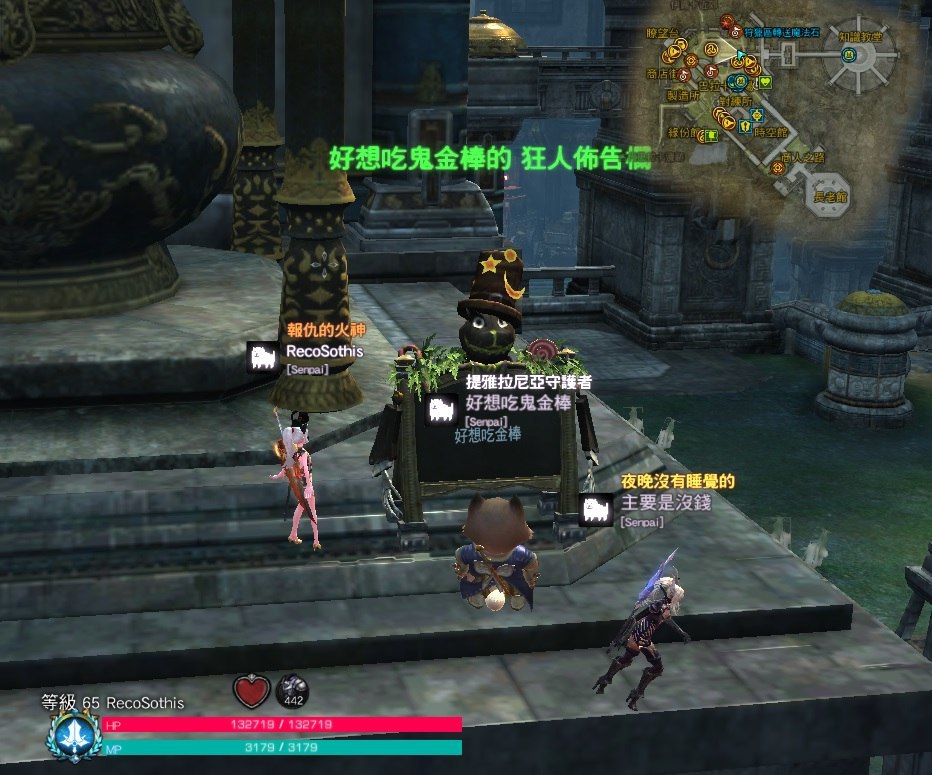The height and width of the screenshot is (775, 932).
Task: Select the armor icon showing 442
Action: (x=293, y=691)
